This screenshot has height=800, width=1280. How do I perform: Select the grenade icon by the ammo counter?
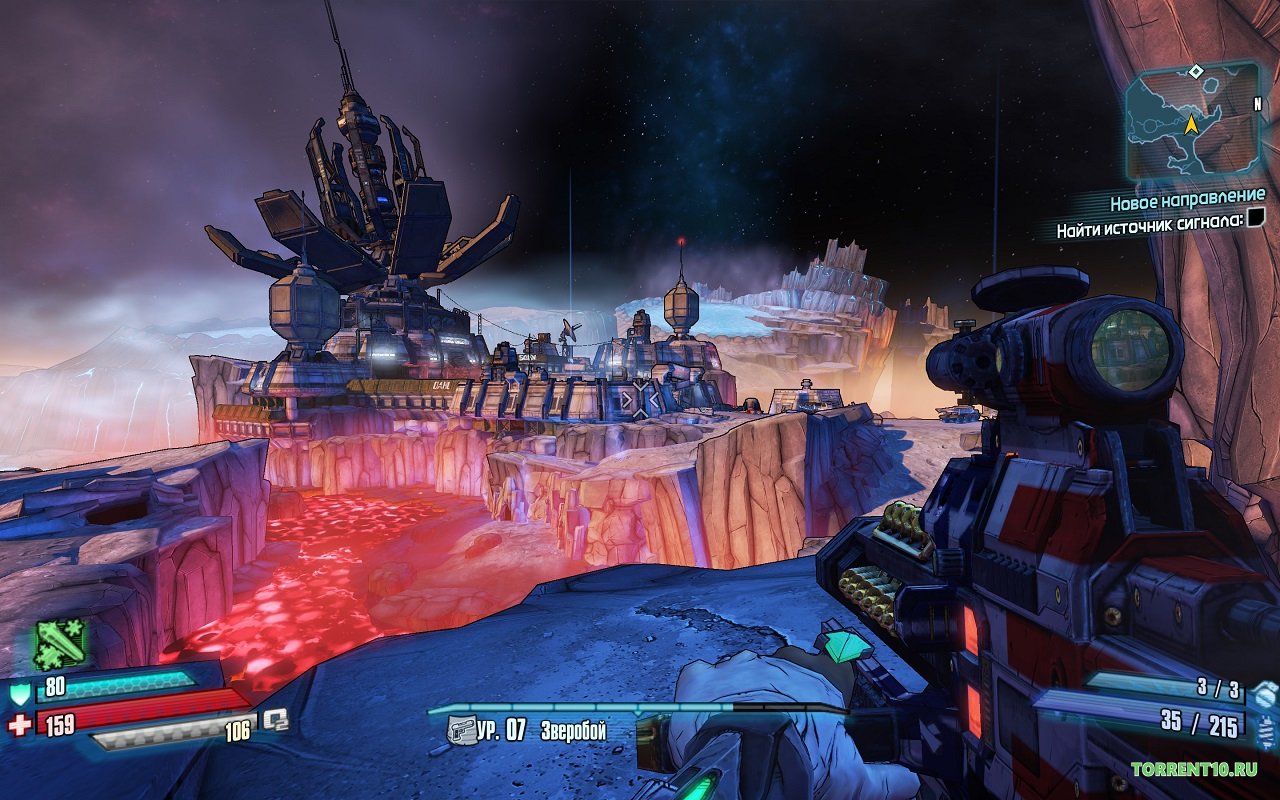[1265, 692]
